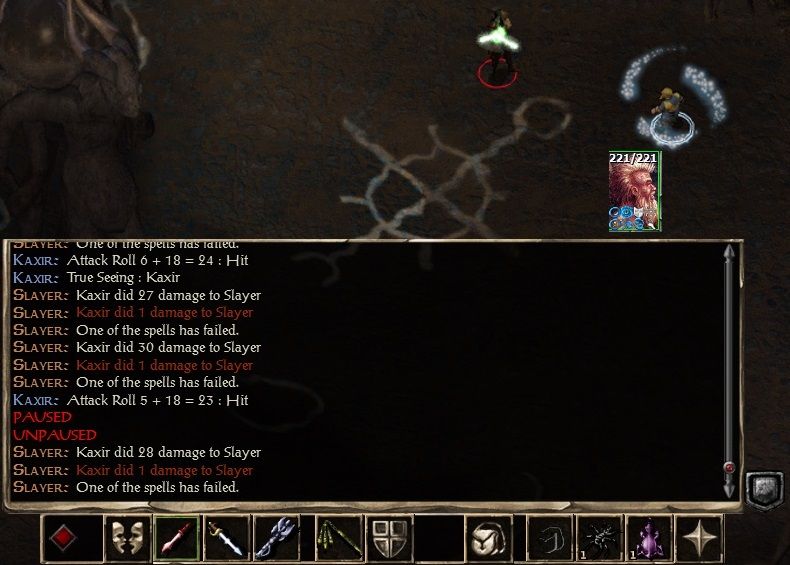Choose the green flail weapon slot

(338, 538)
